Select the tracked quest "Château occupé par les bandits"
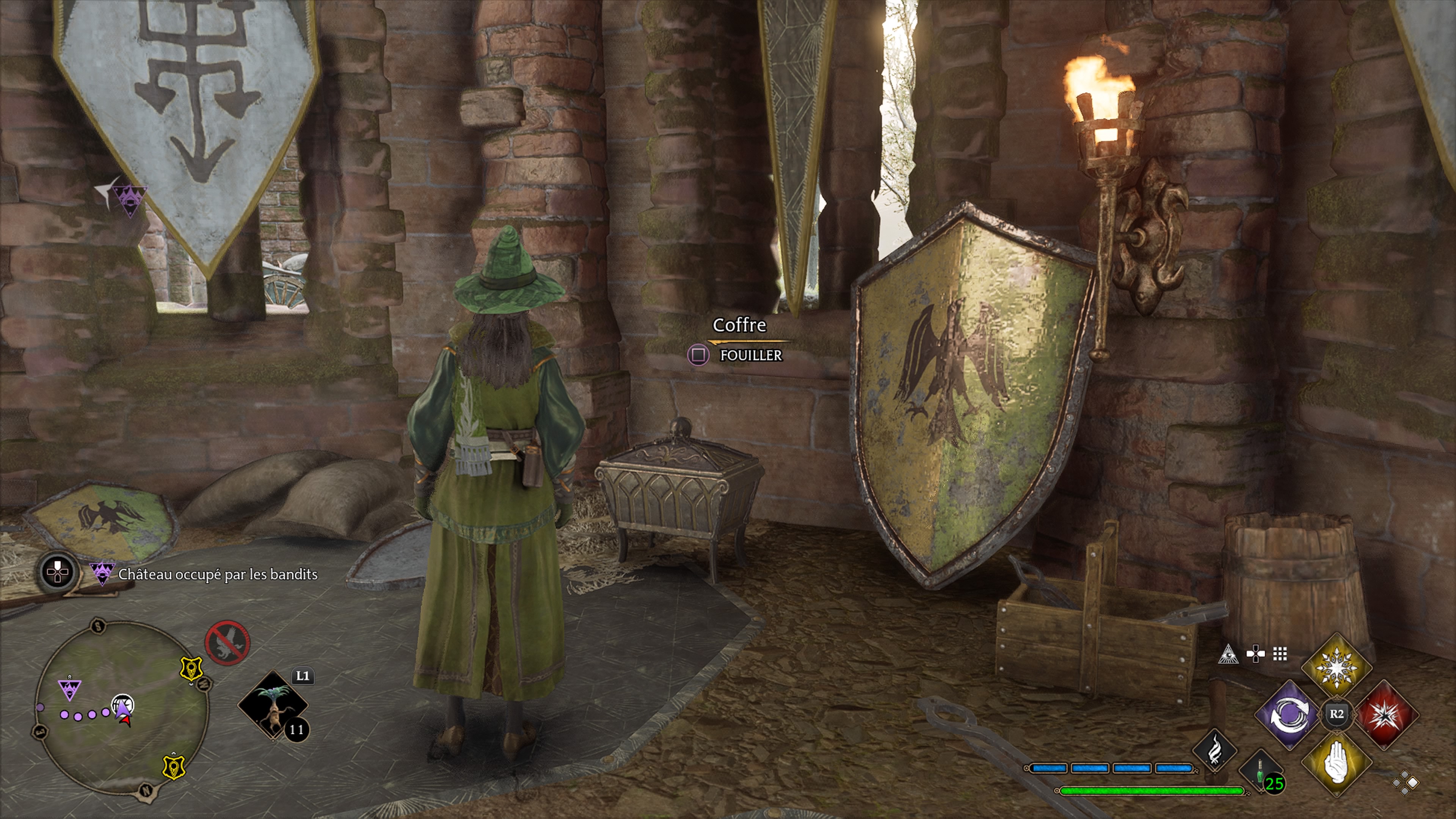 pos(218,574)
